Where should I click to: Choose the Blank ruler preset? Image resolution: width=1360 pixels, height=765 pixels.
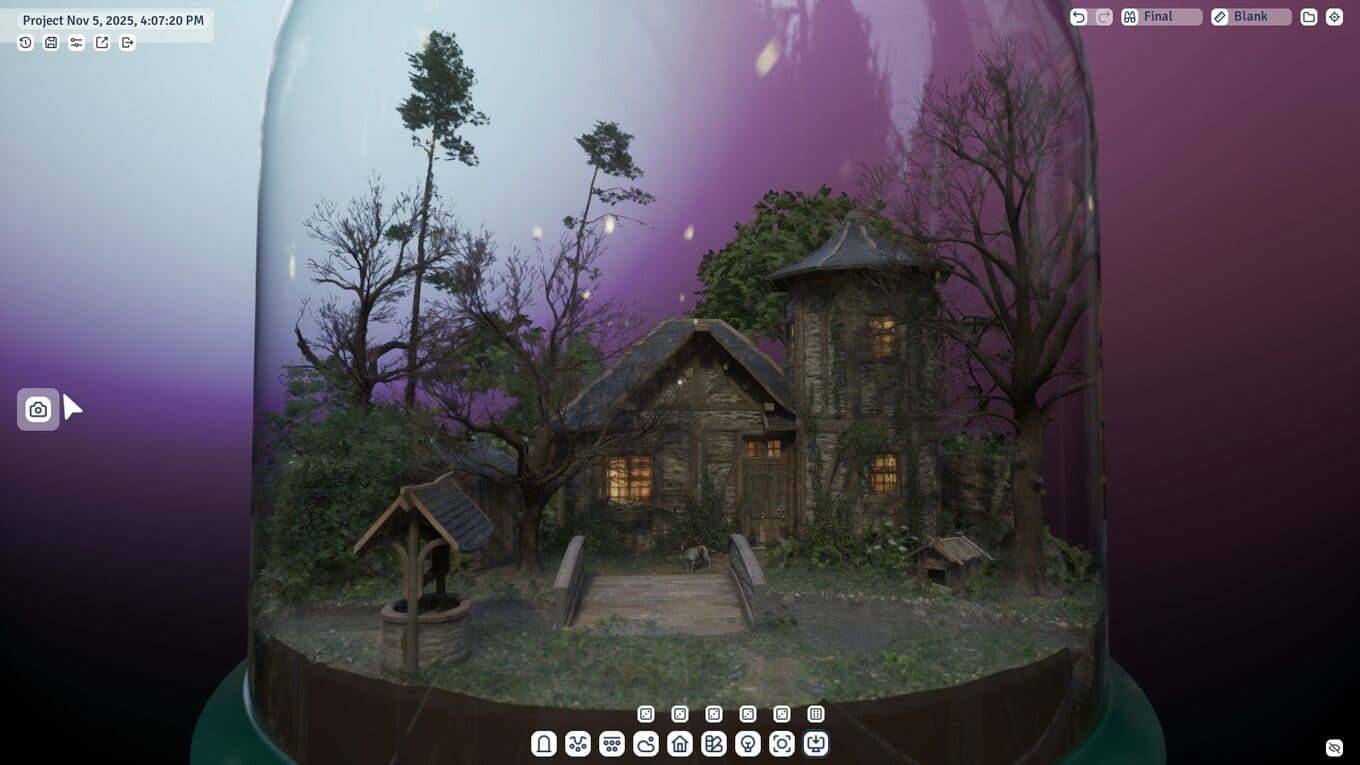1251,17
